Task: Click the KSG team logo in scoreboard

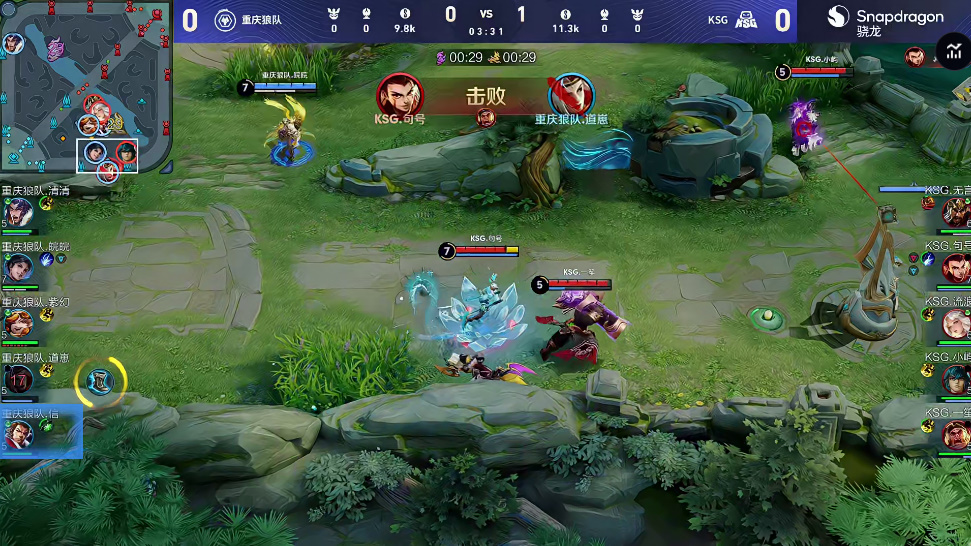Action: pyautogui.click(x=746, y=20)
